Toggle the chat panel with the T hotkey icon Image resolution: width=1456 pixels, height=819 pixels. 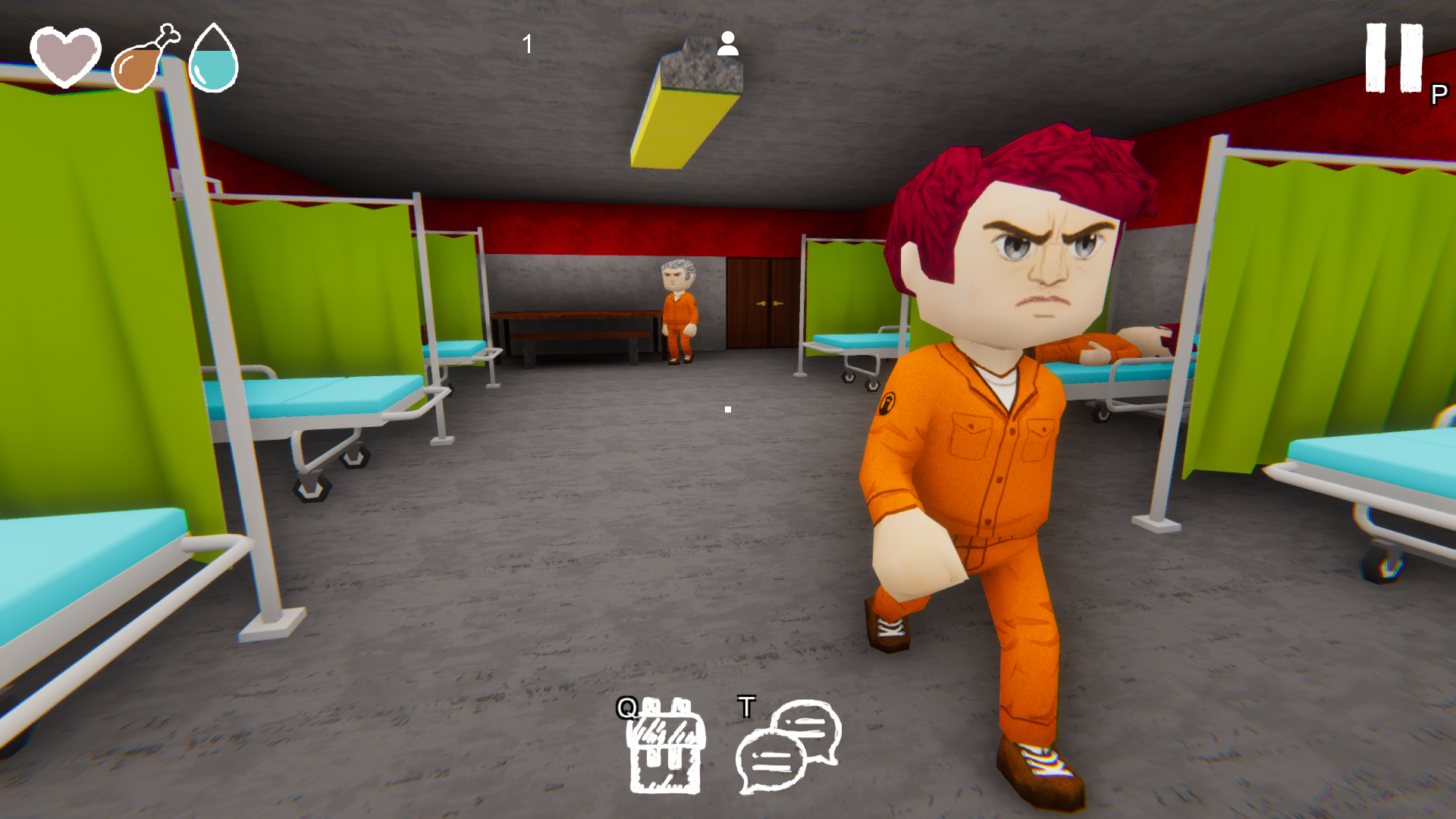tap(746, 707)
